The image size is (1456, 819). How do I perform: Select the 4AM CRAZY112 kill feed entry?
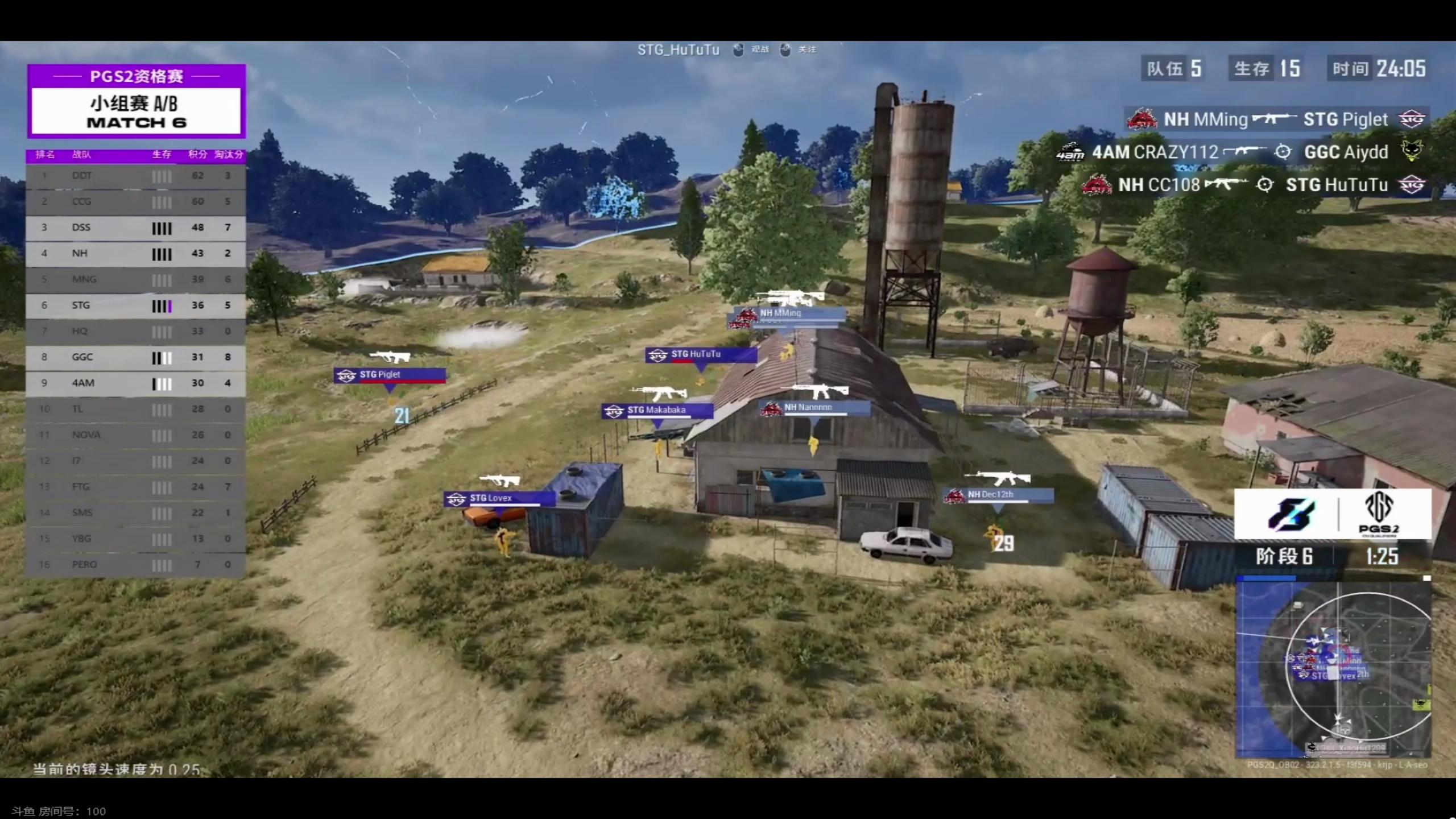1240,152
